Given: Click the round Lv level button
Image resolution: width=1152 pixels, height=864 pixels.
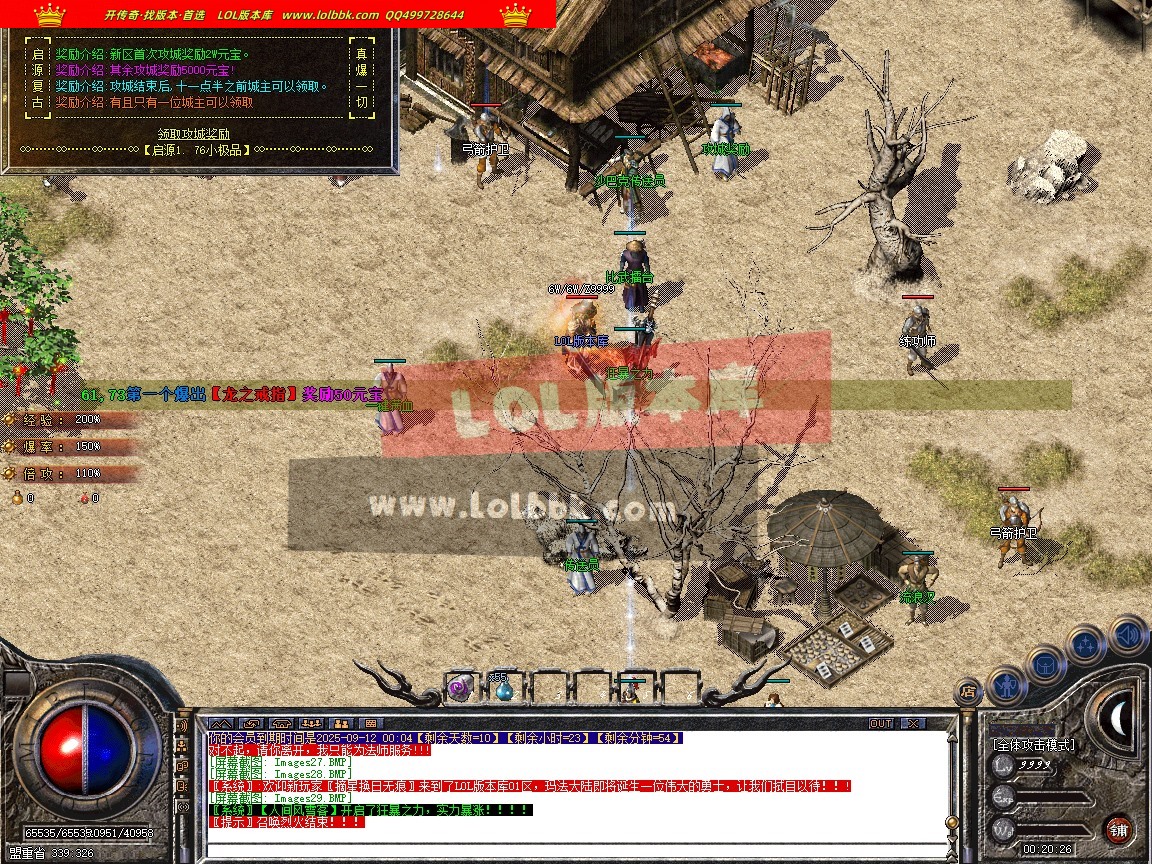Looking at the screenshot, I should 1003,766.
